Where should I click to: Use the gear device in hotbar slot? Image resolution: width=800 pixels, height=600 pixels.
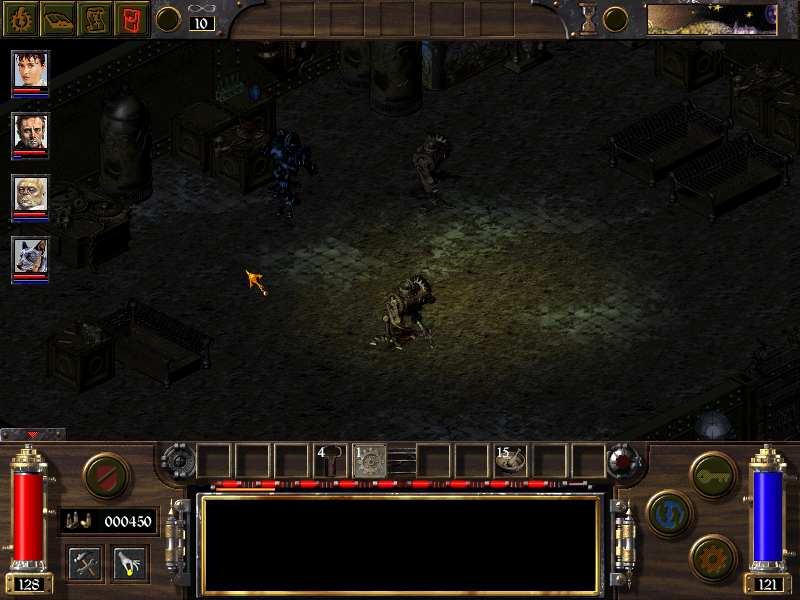click(370, 460)
